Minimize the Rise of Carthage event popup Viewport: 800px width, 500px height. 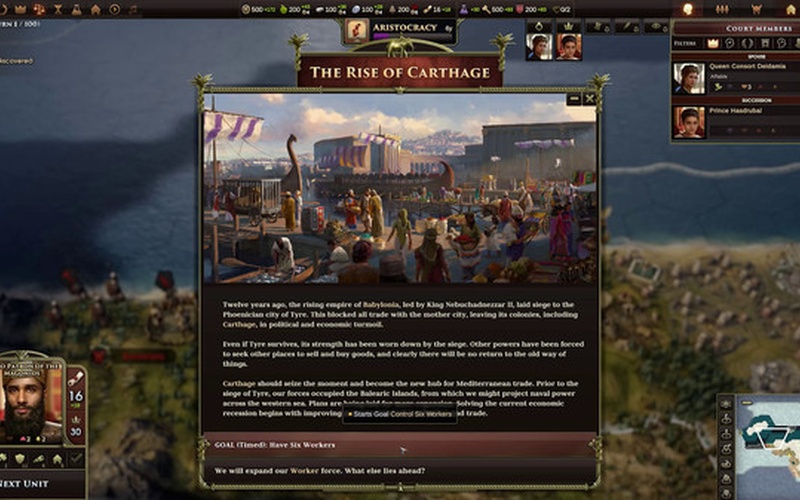click(x=573, y=98)
